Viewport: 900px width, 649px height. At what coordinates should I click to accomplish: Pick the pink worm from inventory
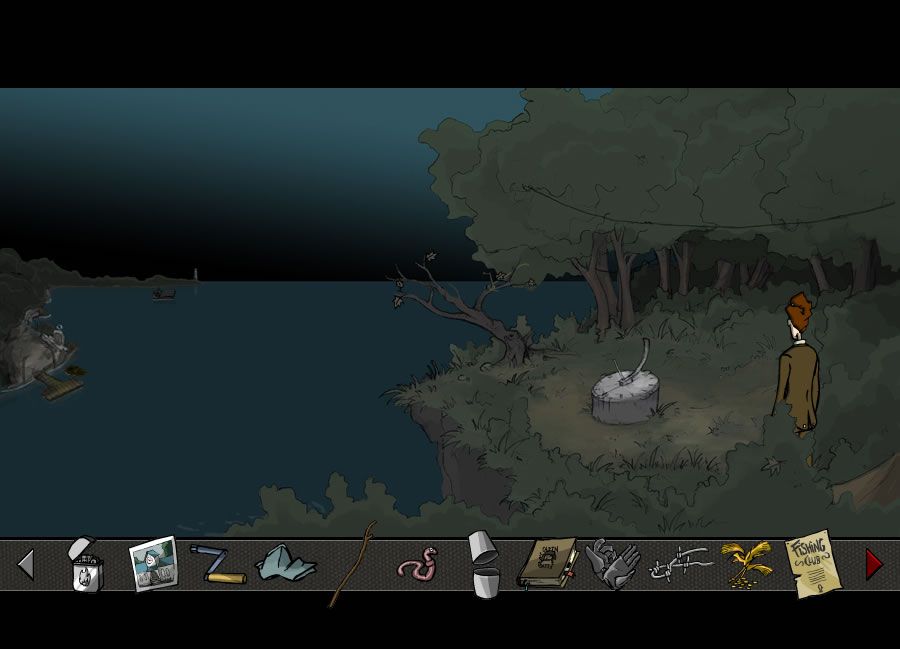(417, 564)
